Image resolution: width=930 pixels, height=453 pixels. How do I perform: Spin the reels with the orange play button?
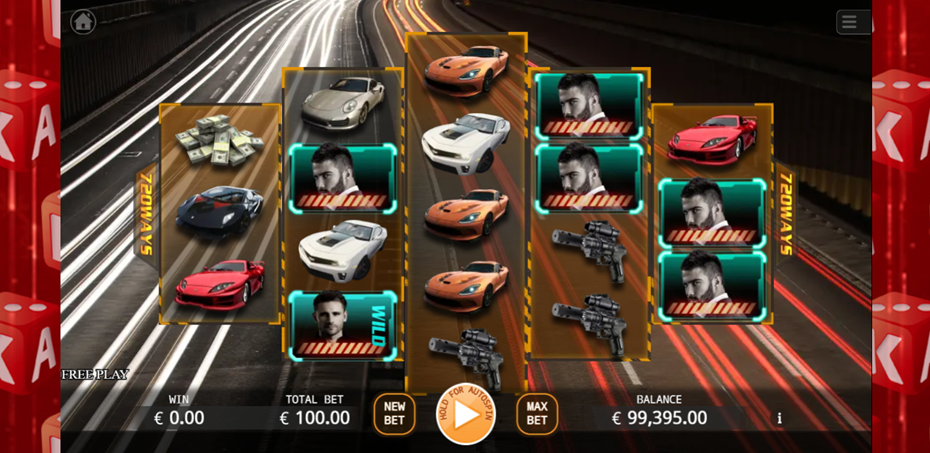(x=466, y=414)
